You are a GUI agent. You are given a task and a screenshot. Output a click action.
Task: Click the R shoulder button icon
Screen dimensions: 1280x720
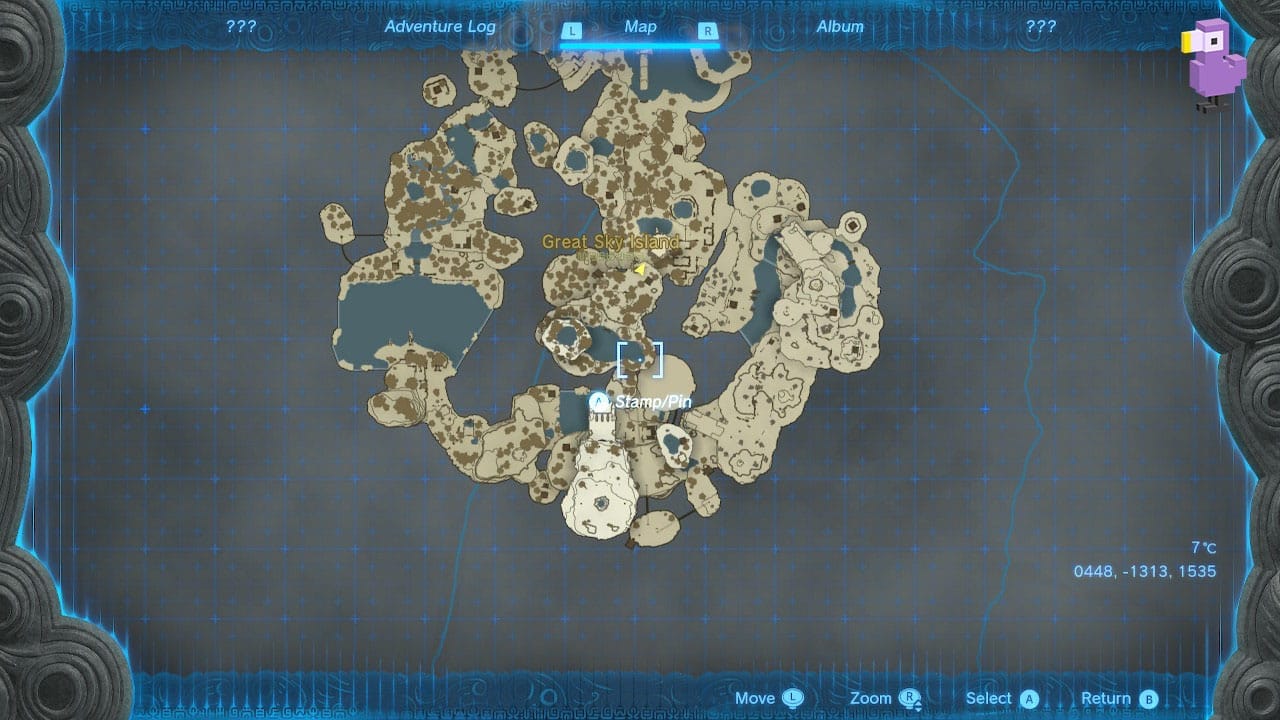click(x=706, y=31)
